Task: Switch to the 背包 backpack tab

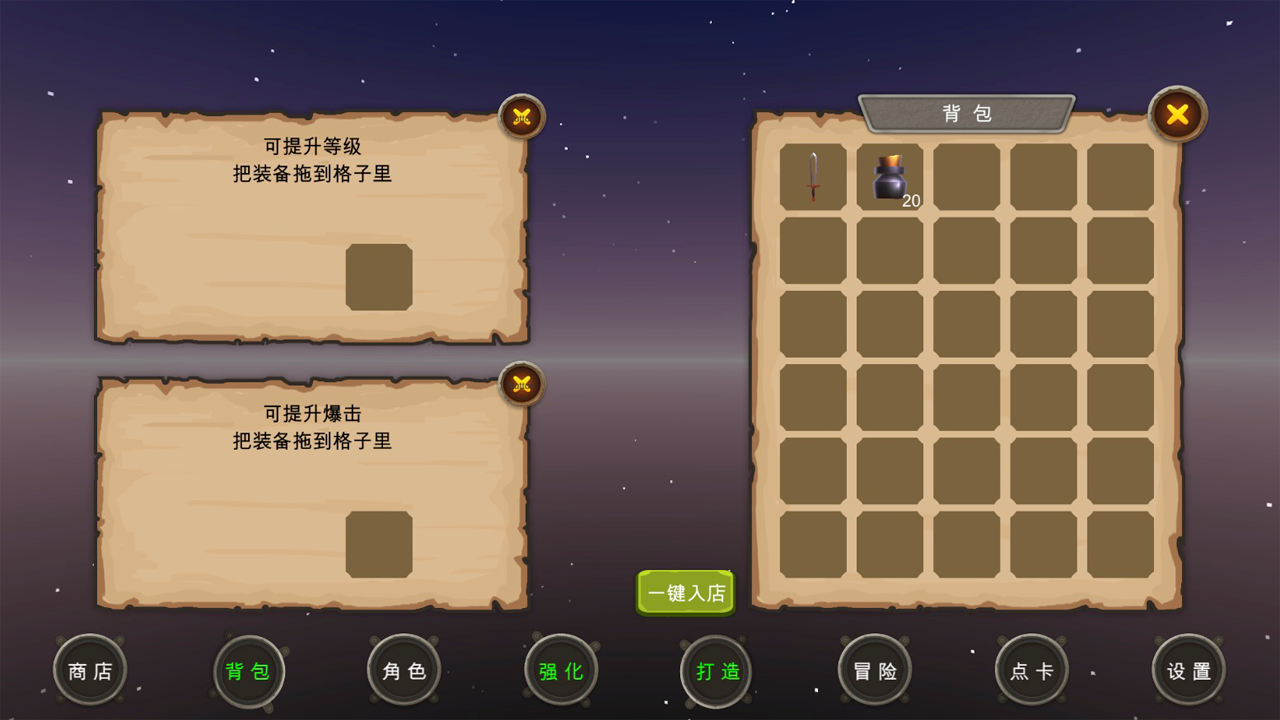Action: tap(248, 671)
